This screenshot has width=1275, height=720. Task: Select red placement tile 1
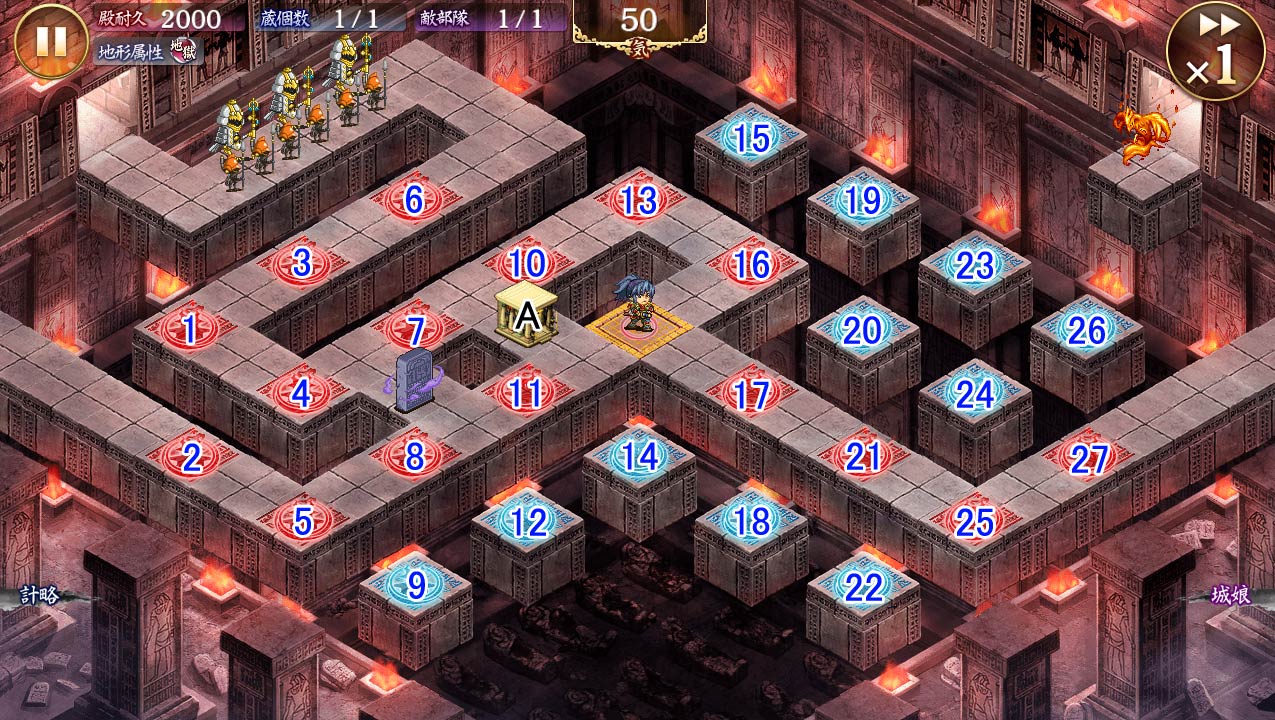click(189, 330)
